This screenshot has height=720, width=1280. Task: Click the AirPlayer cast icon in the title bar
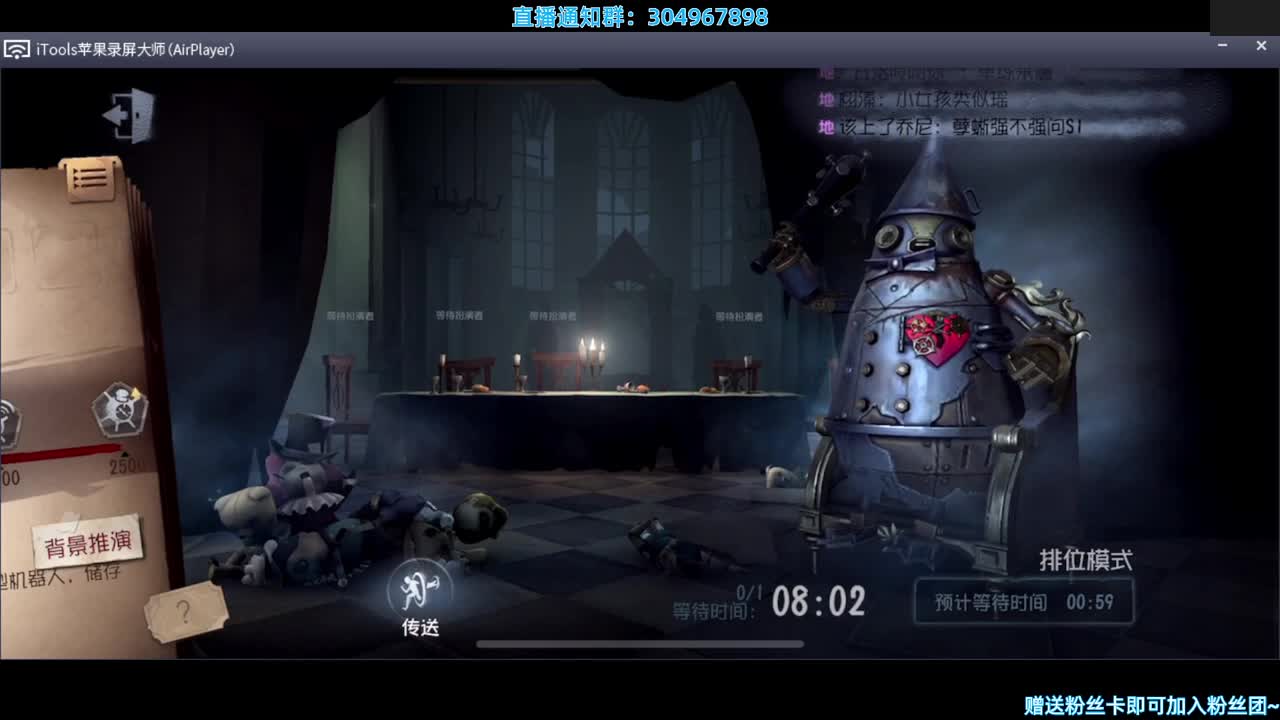(16, 48)
